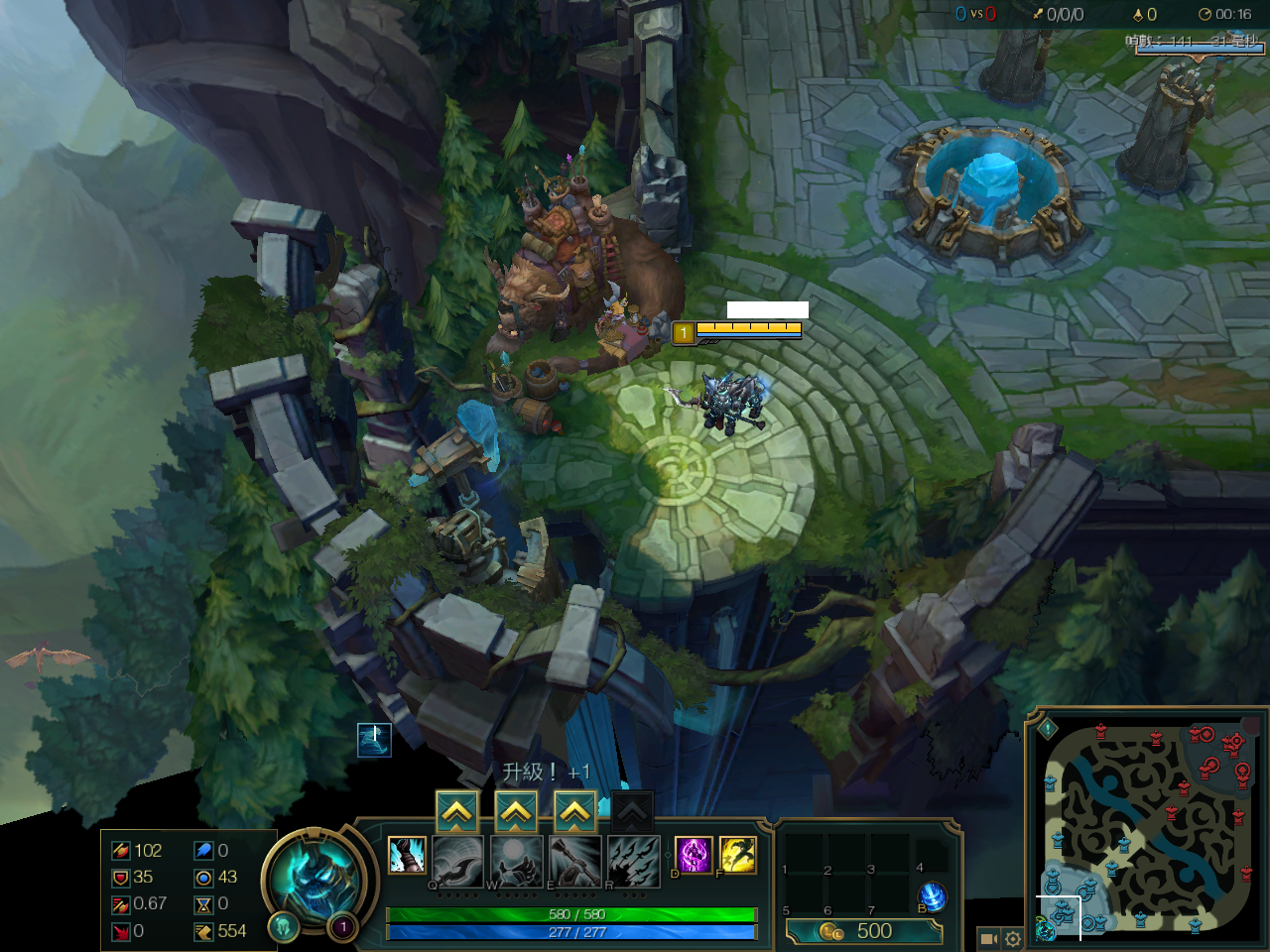Click the passive ability icon
1270x952 pixels.
click(x=407, y=855)
